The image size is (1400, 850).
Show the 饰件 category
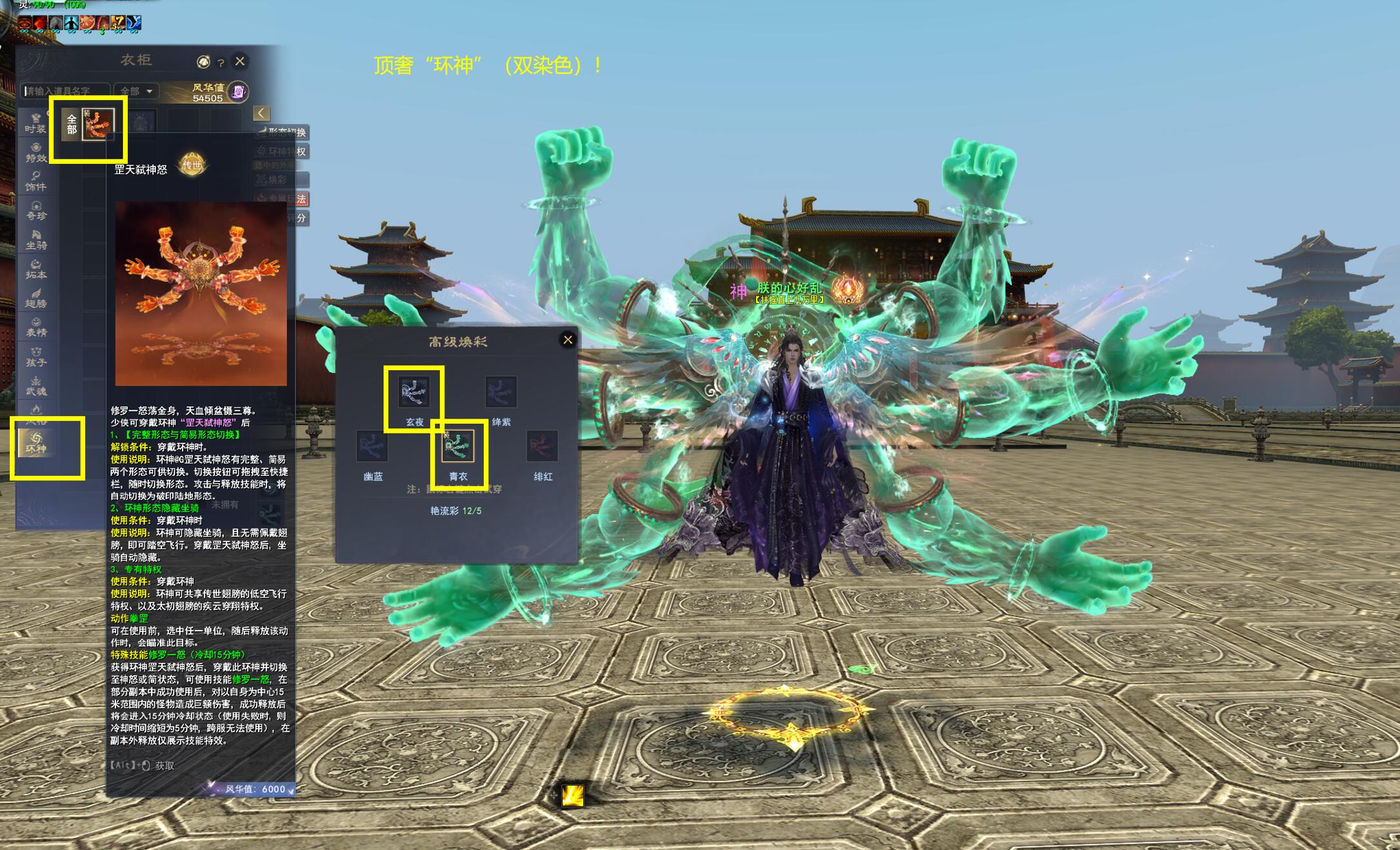tap(36, 181)
